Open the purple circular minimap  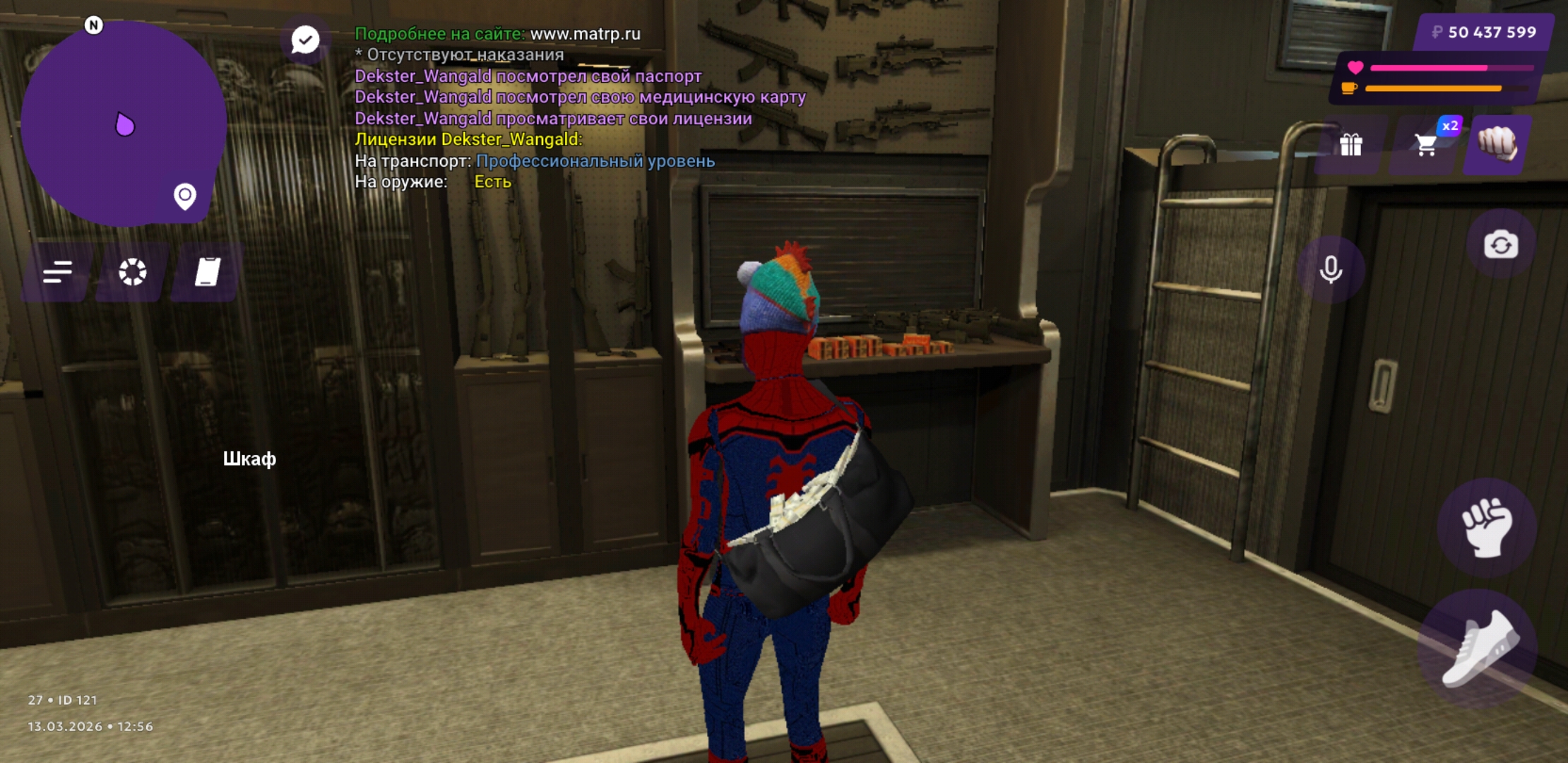[x=124, y=124]
